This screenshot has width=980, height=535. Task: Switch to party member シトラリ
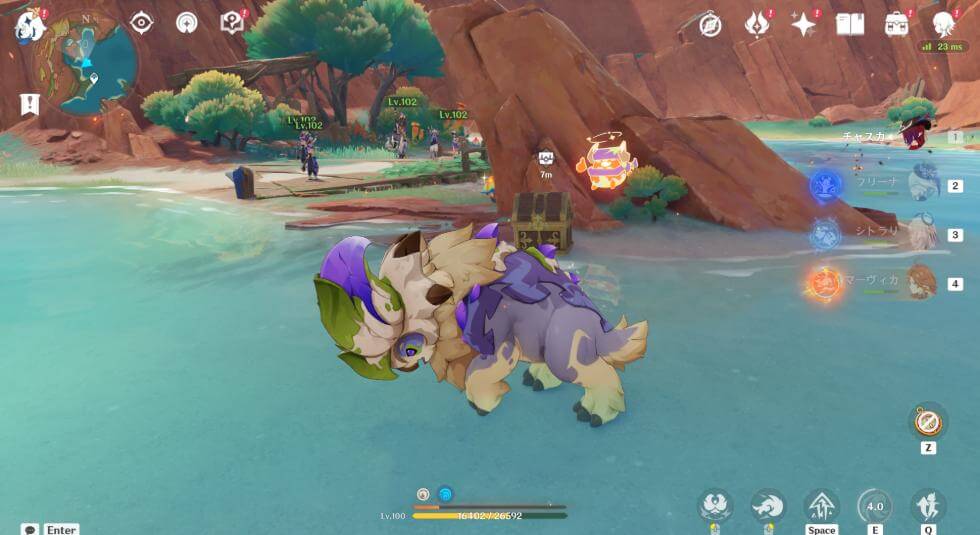click(922, 233)
